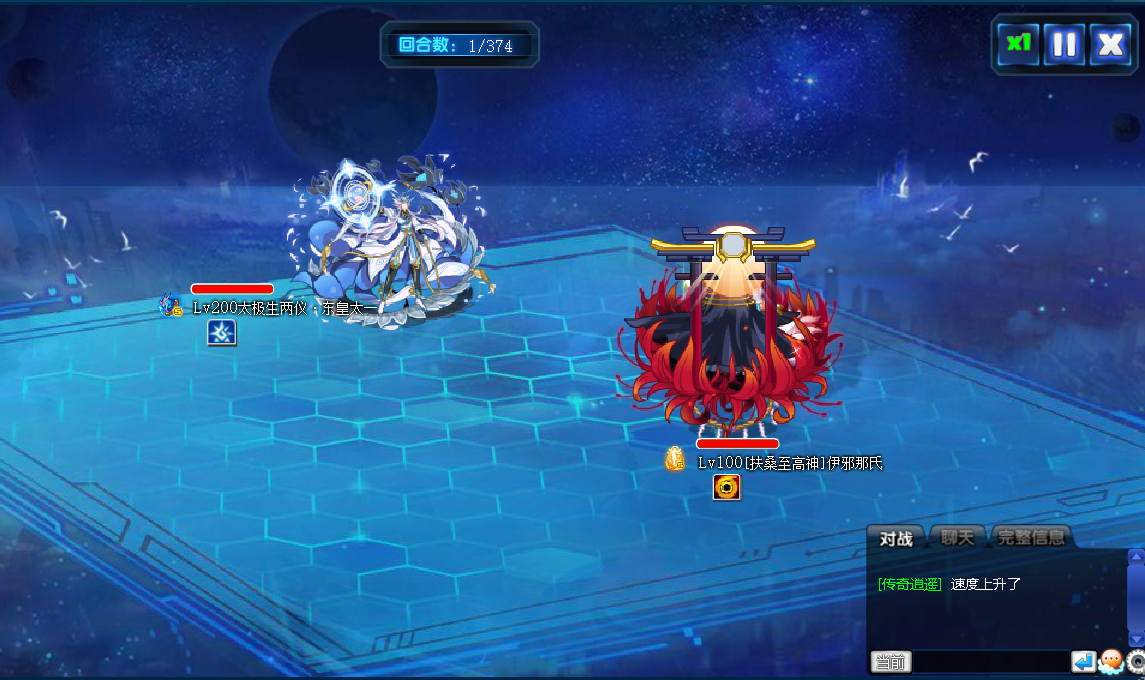Inspect the orange ring buff under 伊邪那氏
Viewport: 1145px width, 680px height.
(727, 487)
